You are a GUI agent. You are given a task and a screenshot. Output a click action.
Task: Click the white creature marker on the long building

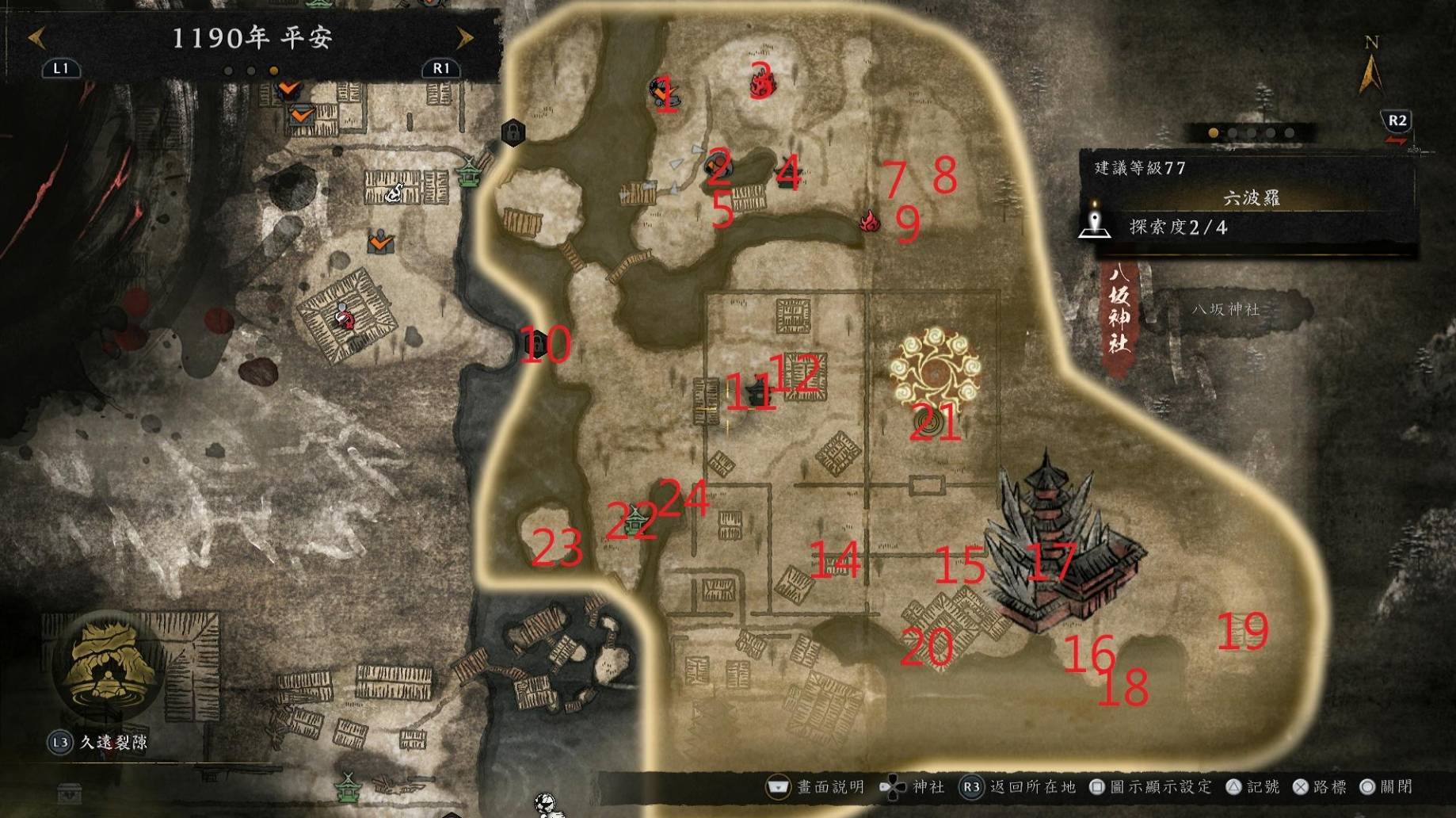[x=394, y=193]
